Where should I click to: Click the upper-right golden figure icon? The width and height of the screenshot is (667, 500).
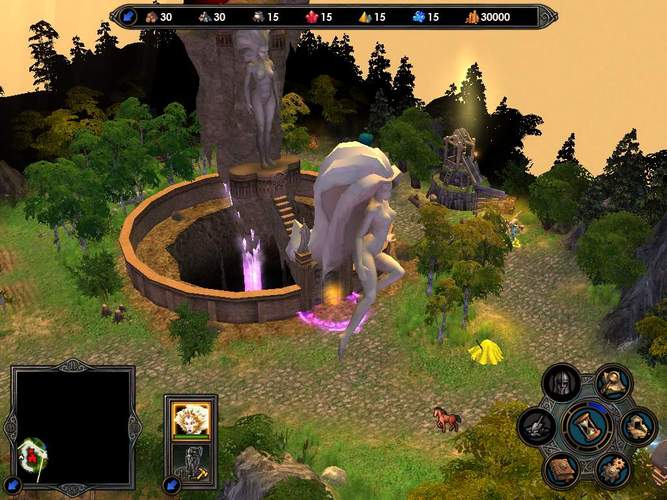[x=612, y=382]
